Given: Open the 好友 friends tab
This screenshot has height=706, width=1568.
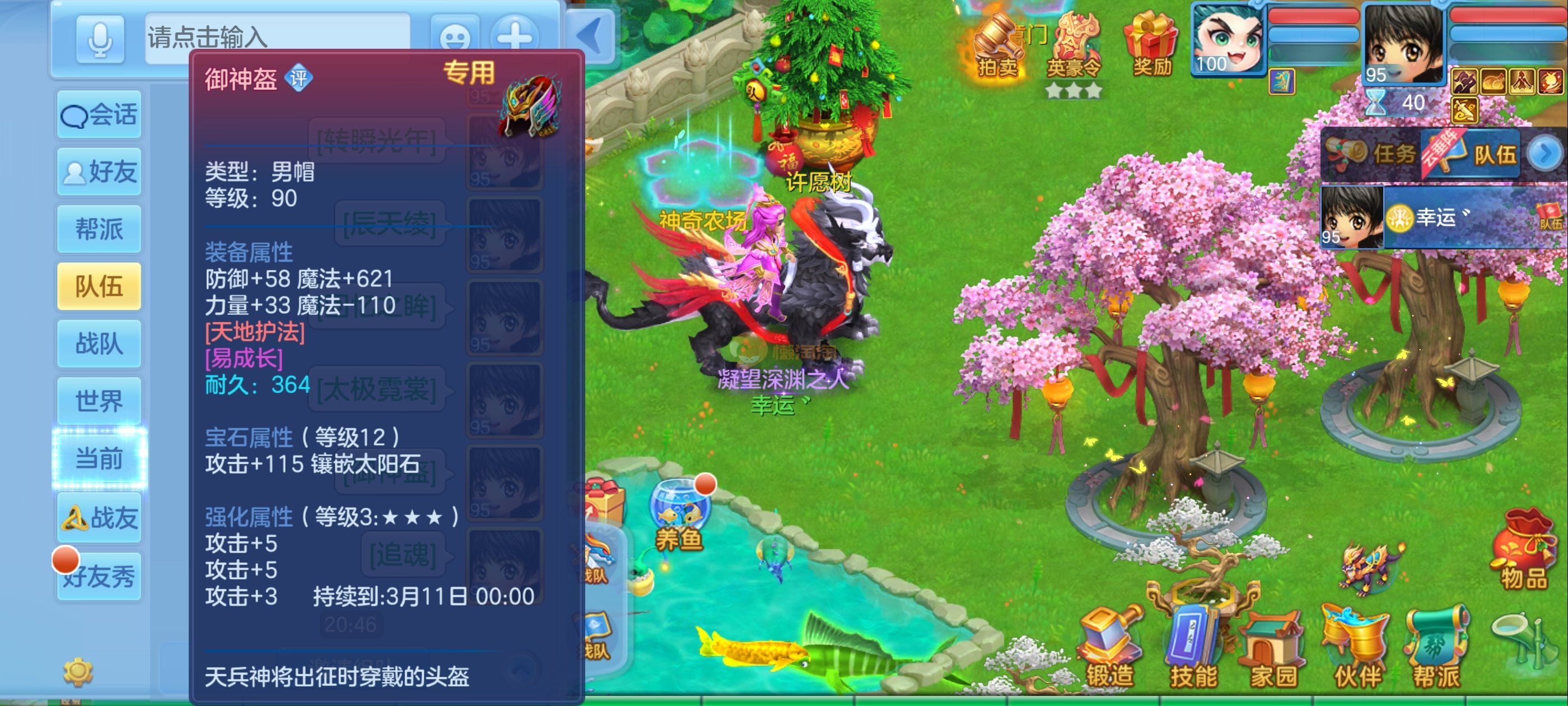Looking at the screenshot, I should click(x=99, y=172).
